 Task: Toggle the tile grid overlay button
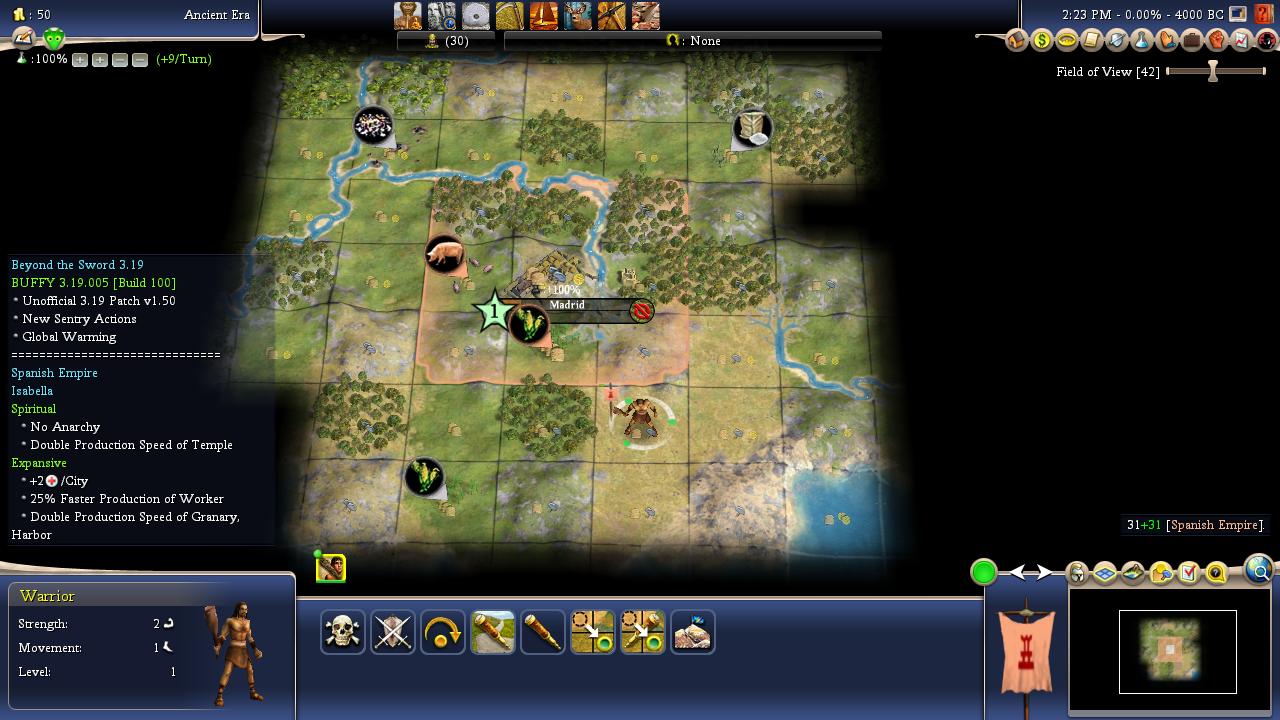coord(1105,573)
